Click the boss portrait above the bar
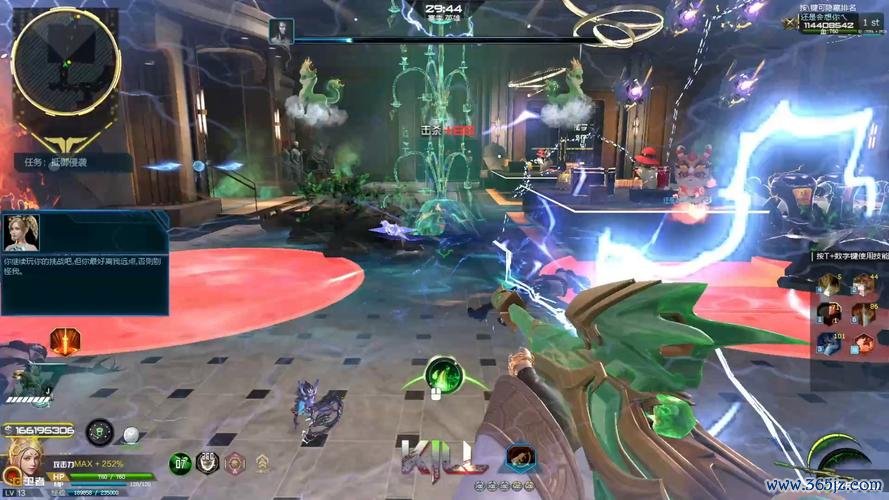The image size is (889, 500). click(x=281, y=30)
